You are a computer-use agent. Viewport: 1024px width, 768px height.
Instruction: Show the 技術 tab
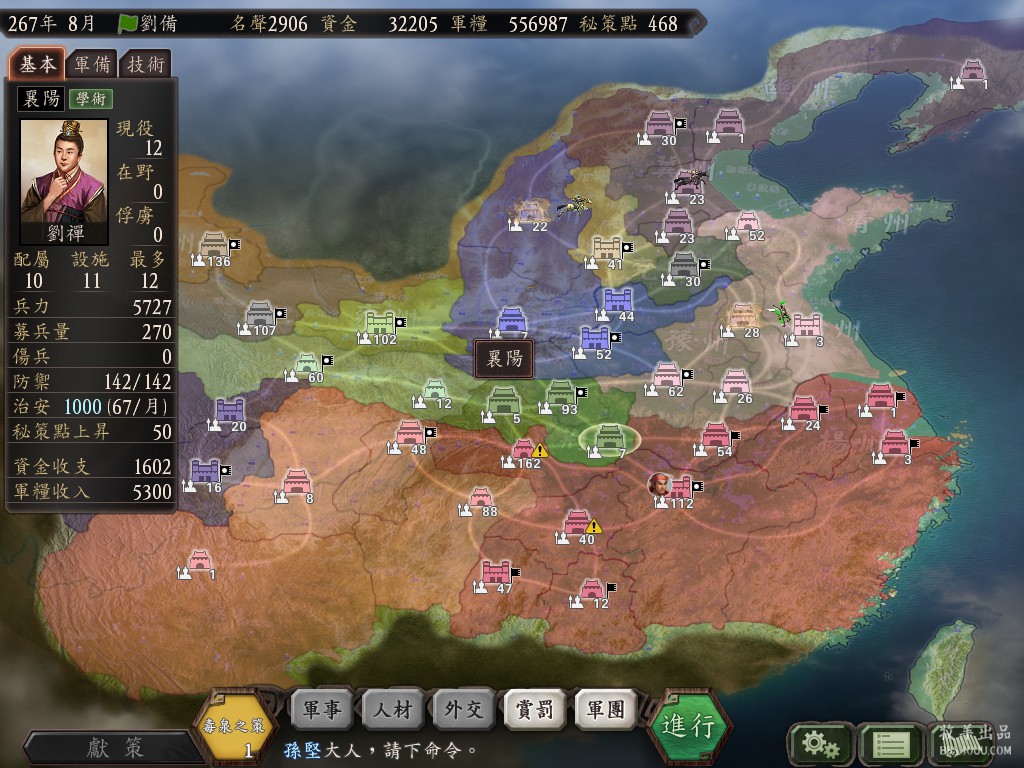pos(147,64)
